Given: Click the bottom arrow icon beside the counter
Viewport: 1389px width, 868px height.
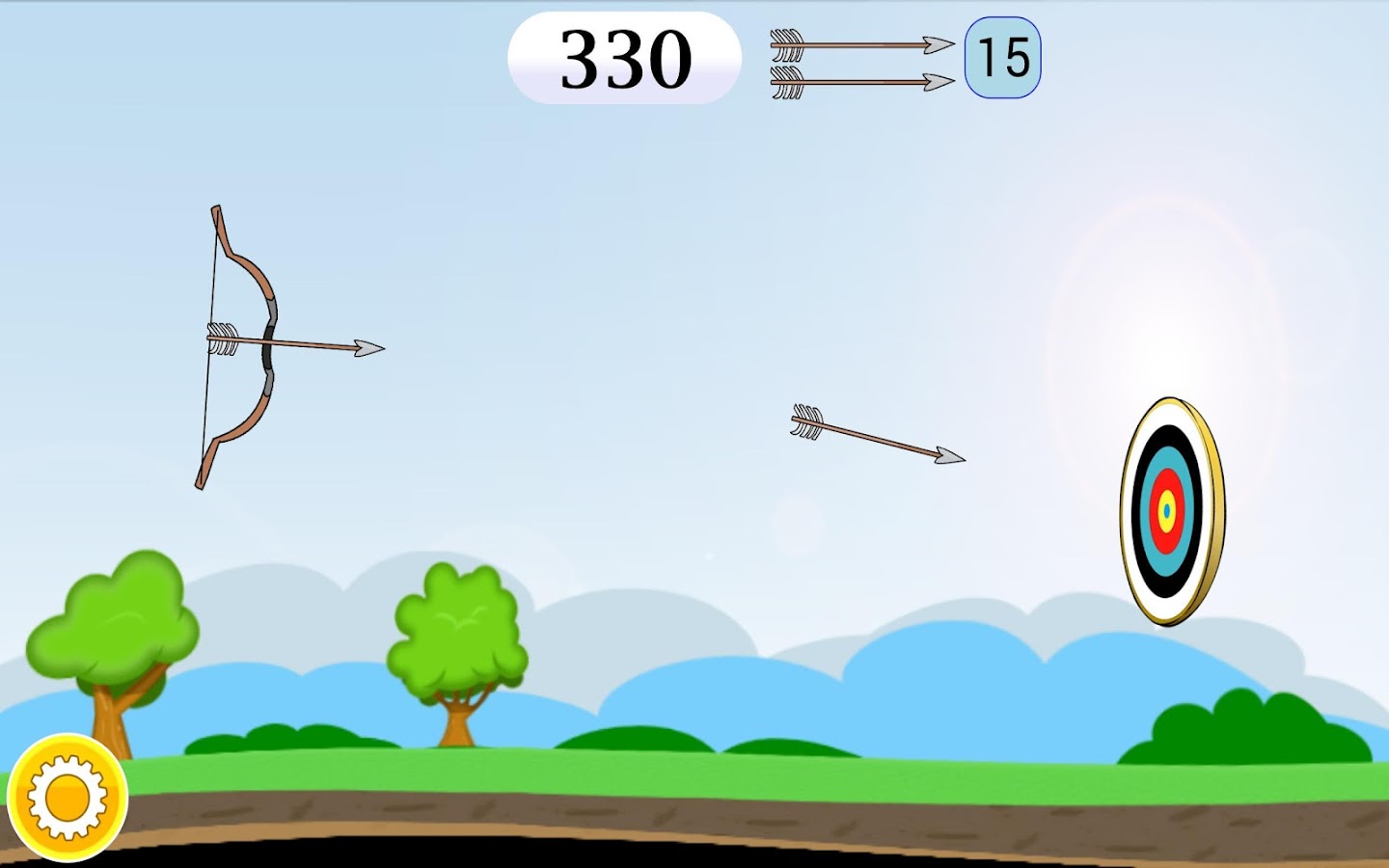Looking at the screenshot, I should coord(858,82).
